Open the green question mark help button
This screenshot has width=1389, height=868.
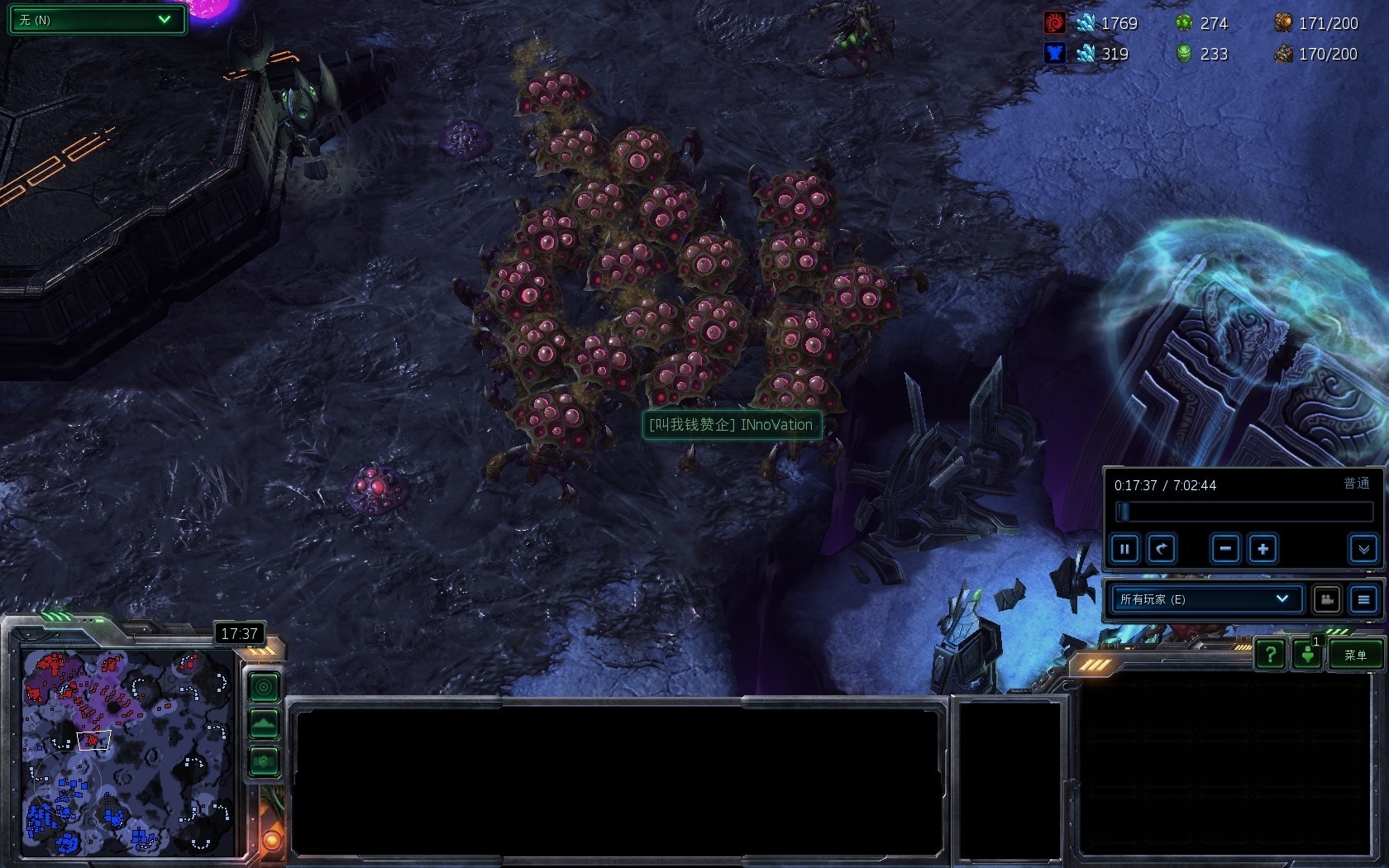1270,656
